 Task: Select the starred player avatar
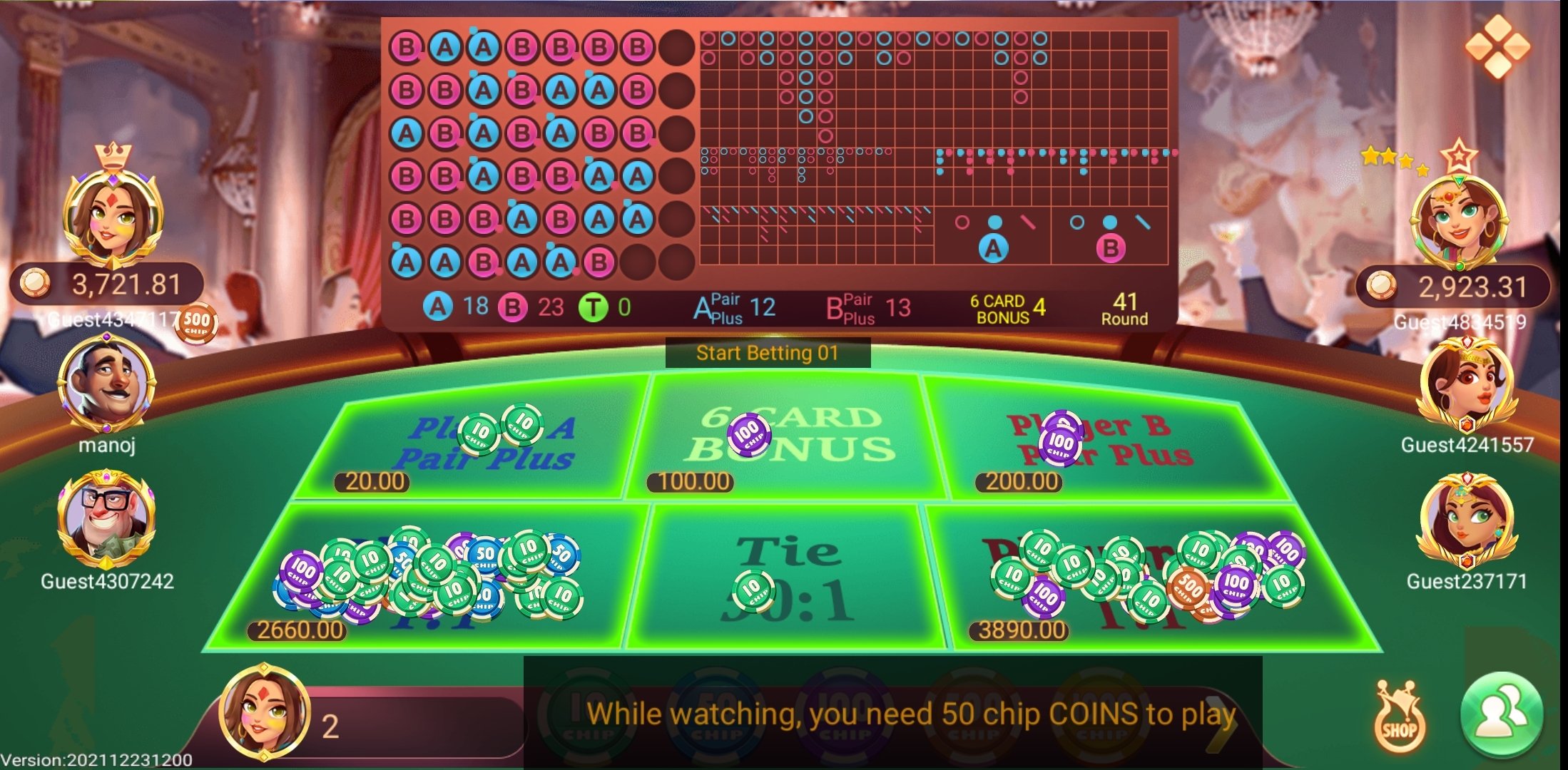pos(1457,217)
